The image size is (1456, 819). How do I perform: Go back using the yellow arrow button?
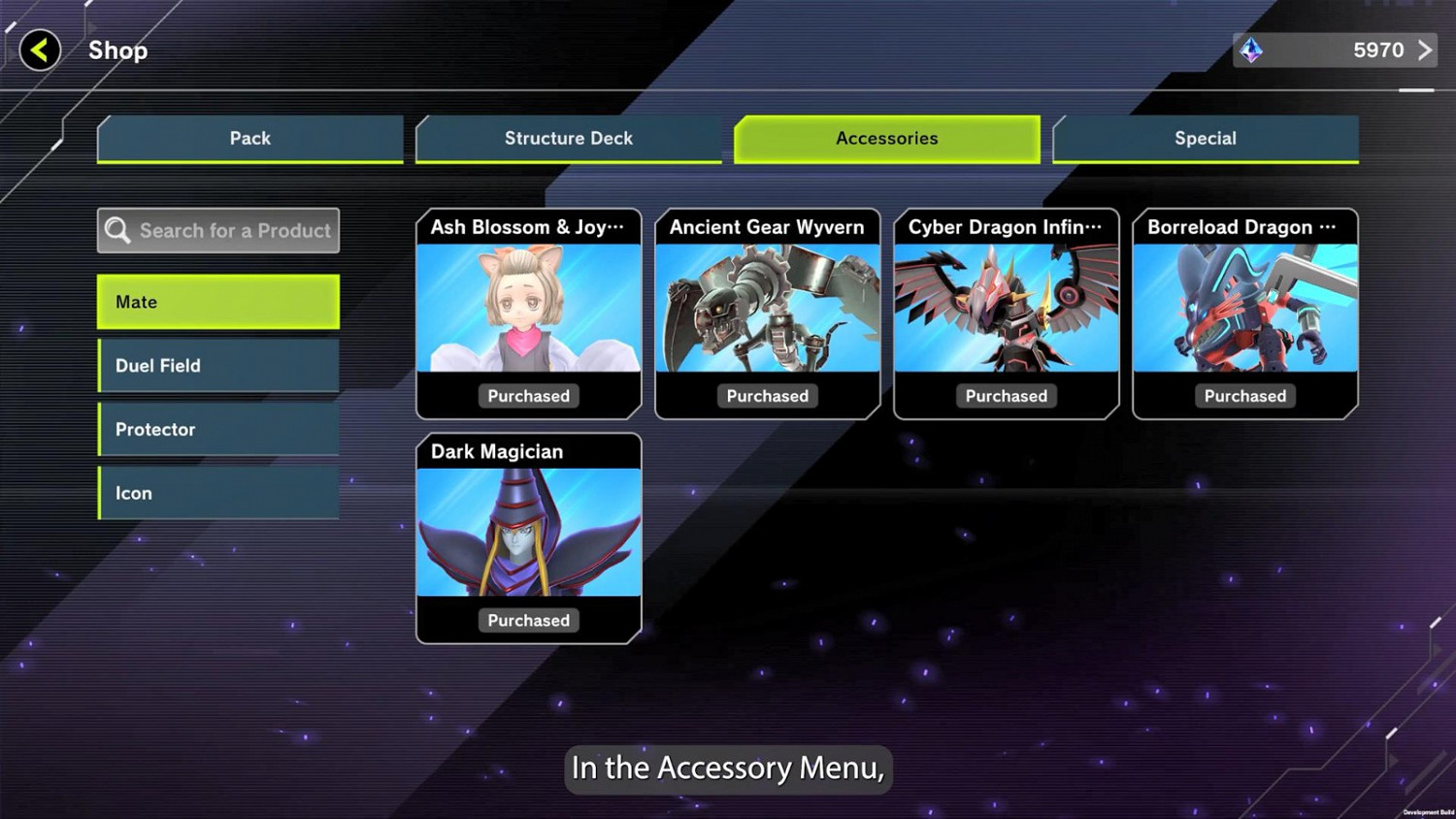click(40, 50)
